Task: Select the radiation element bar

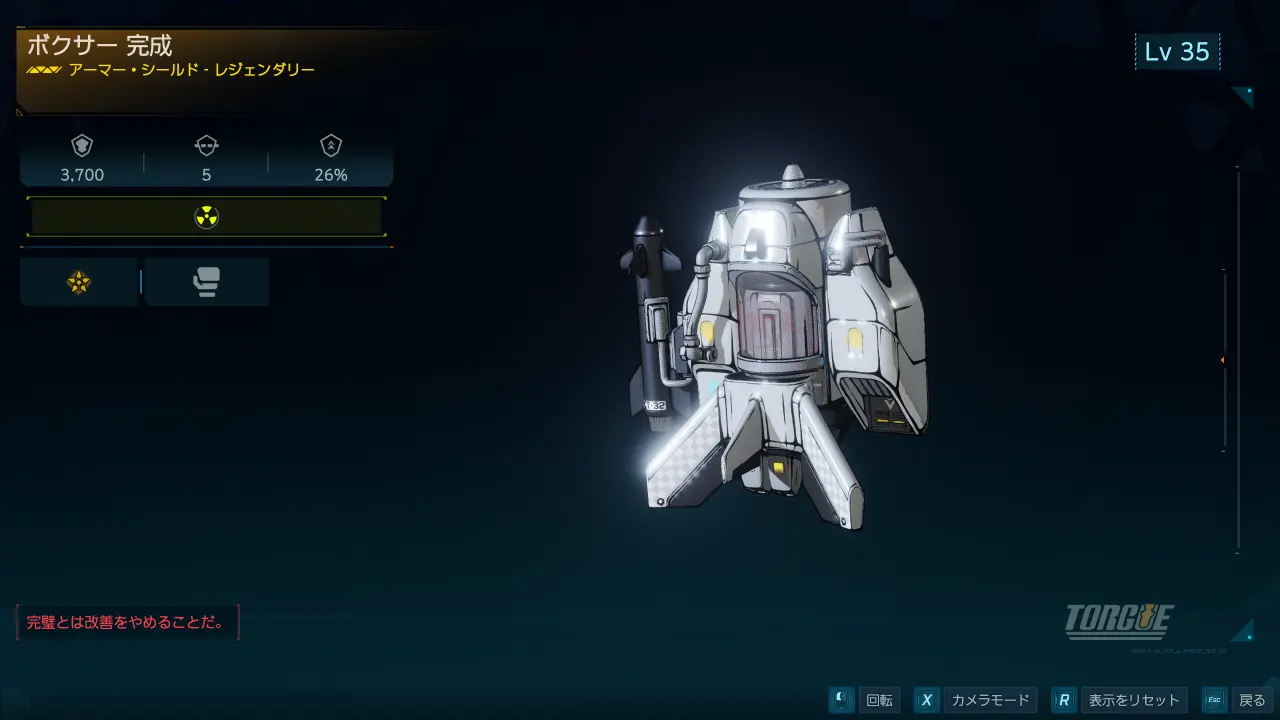Action: 206,217
